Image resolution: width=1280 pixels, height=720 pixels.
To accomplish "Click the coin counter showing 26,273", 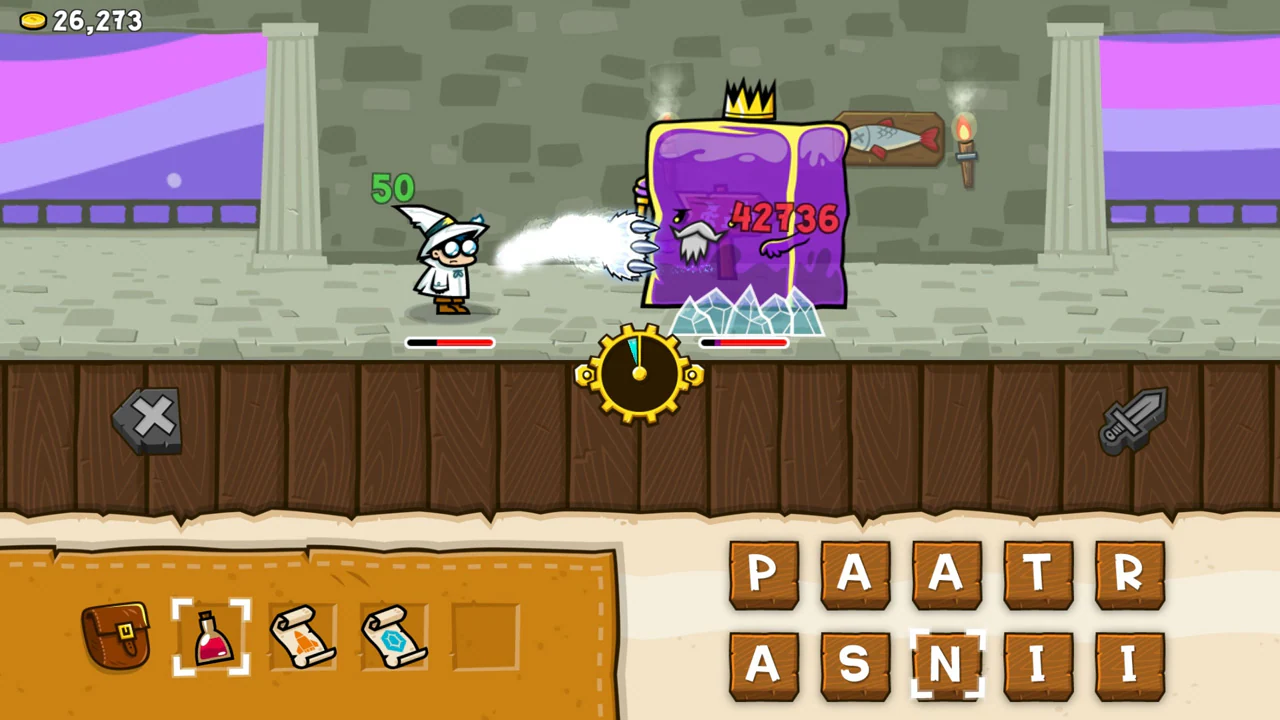I will [80, 20].
